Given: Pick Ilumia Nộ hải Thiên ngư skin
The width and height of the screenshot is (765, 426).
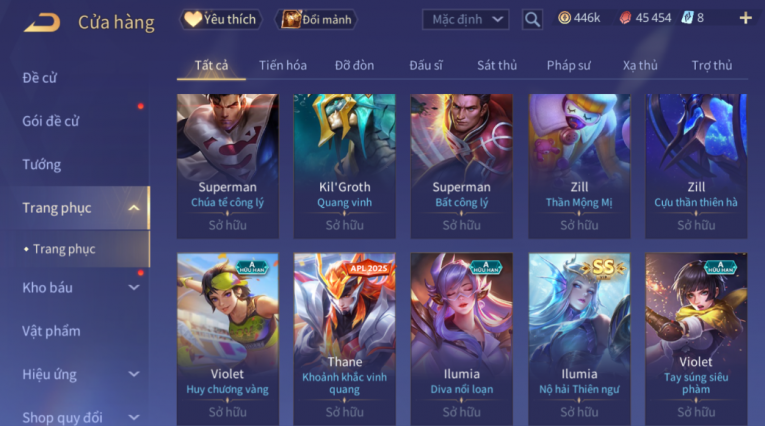Looking at the screenshot, I should pyautogui.click(x=579, y=338).
